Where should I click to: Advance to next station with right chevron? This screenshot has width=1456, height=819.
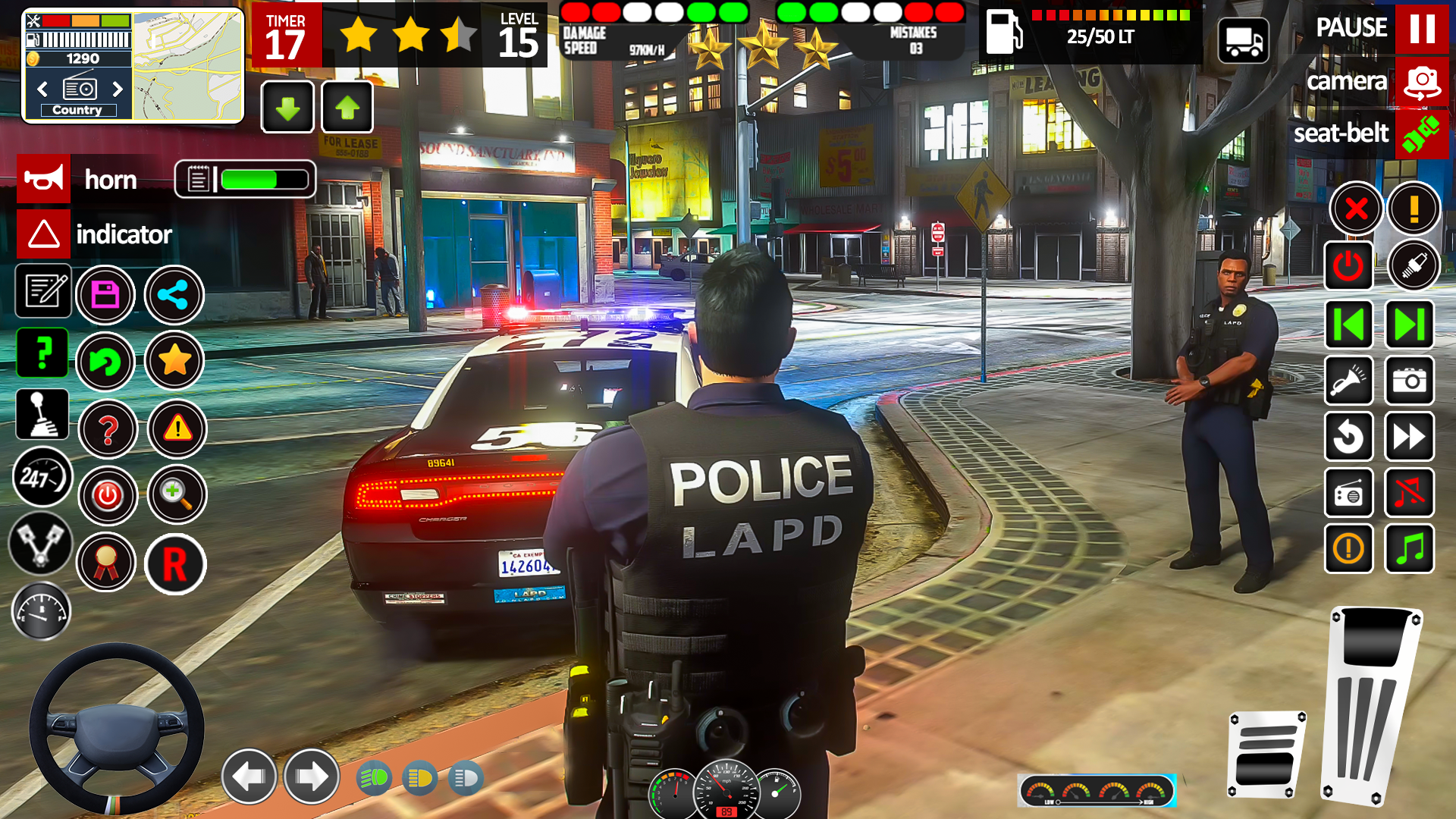tap(118, 89)
